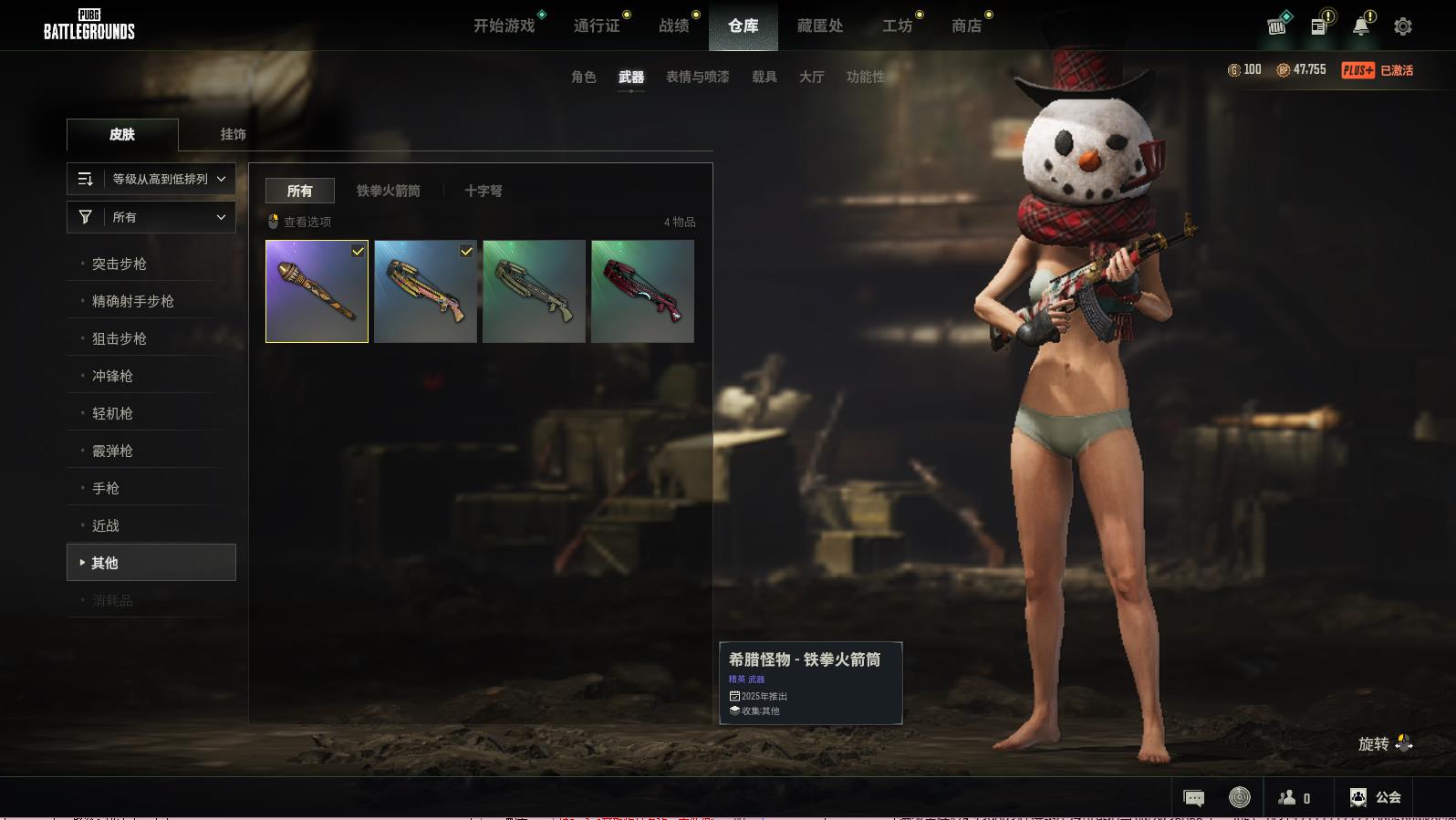Select the 载具 vehicle sub-tab
This screenshot has width=1456, height=820.
[x=764, y=78]
